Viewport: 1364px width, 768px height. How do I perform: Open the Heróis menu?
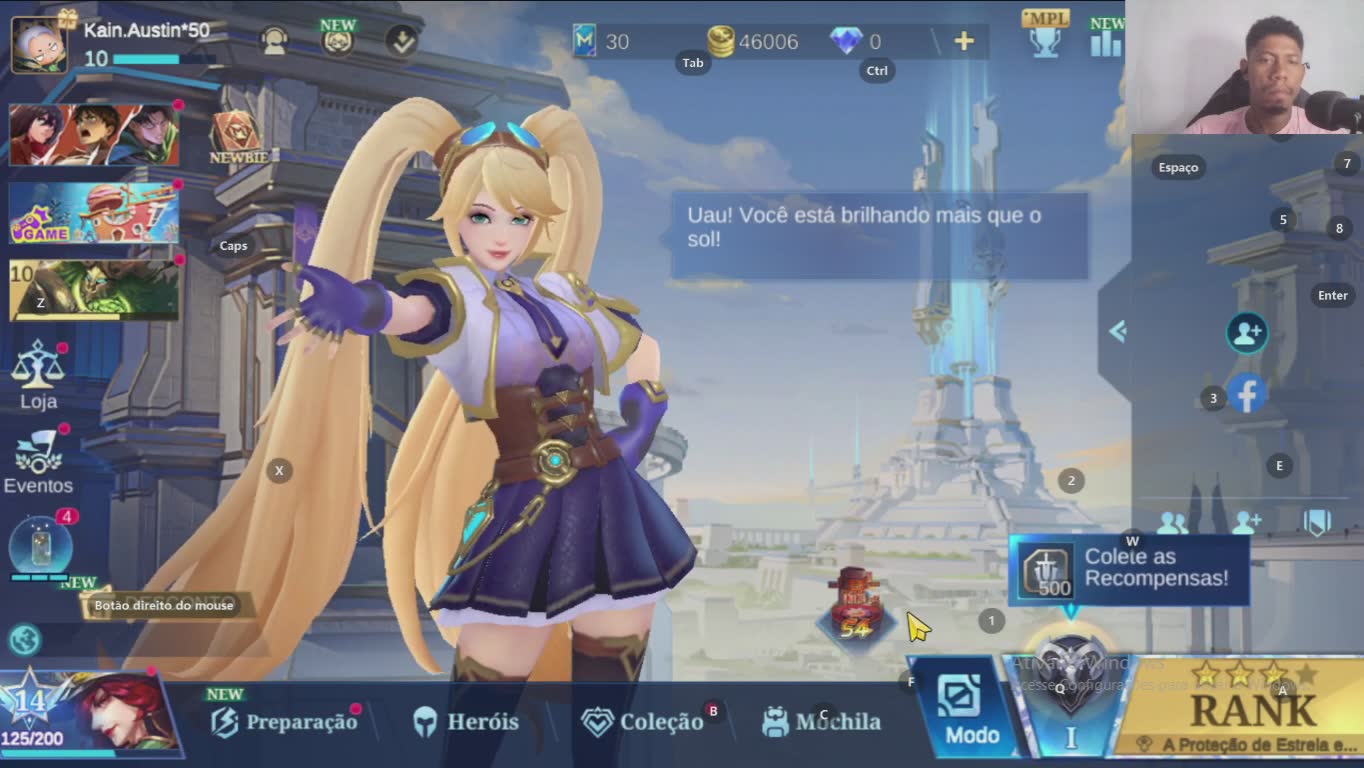coord(466,721)
